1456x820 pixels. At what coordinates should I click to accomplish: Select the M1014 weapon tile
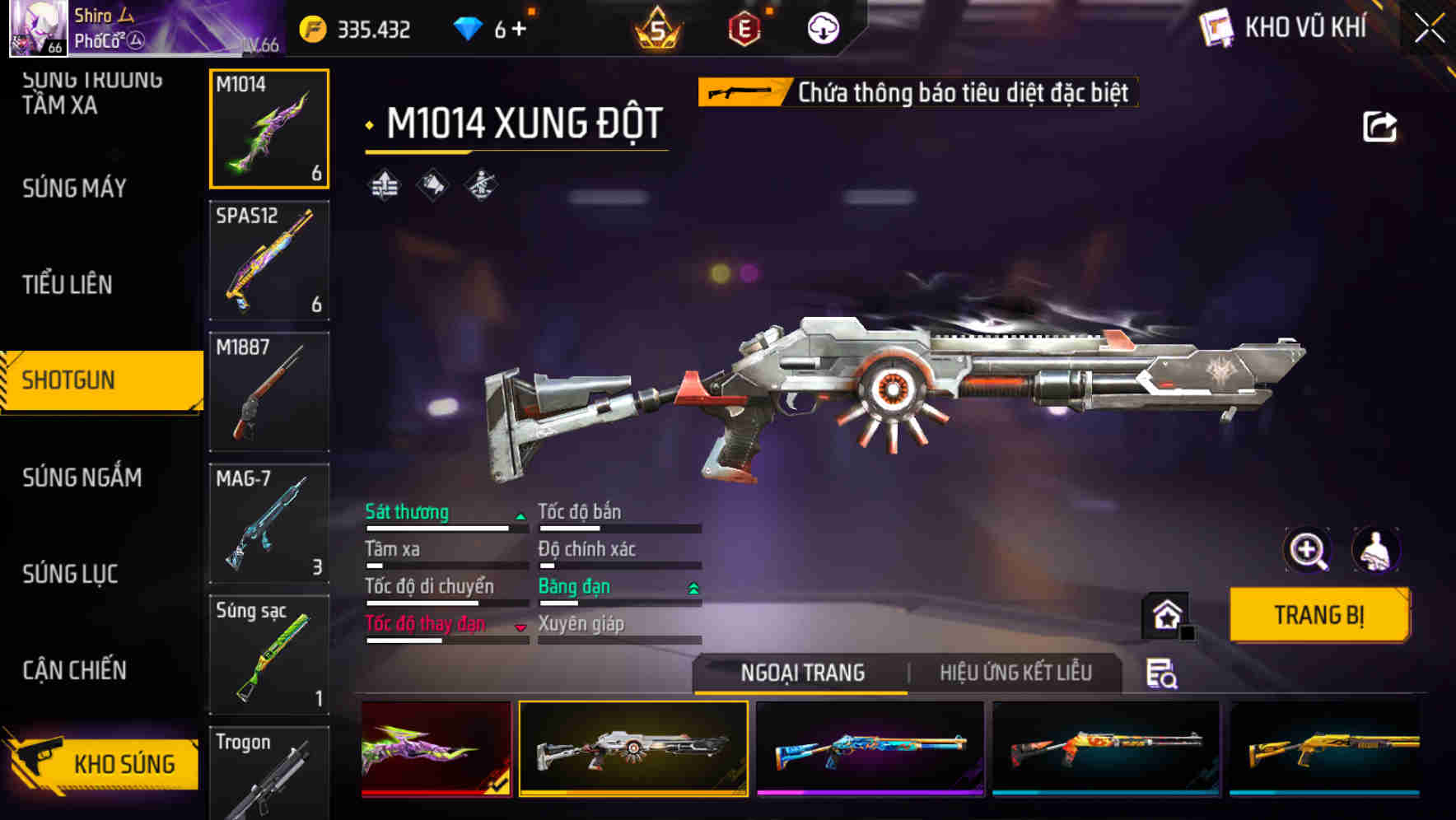click(x=269, y=128)
